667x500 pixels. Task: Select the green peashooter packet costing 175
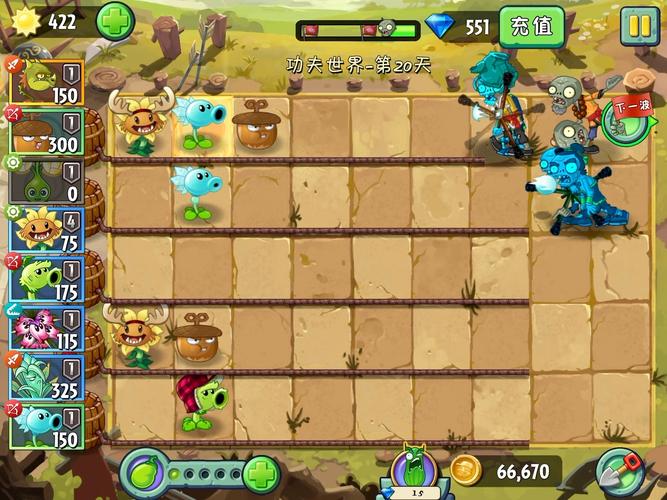pos(47,277)
